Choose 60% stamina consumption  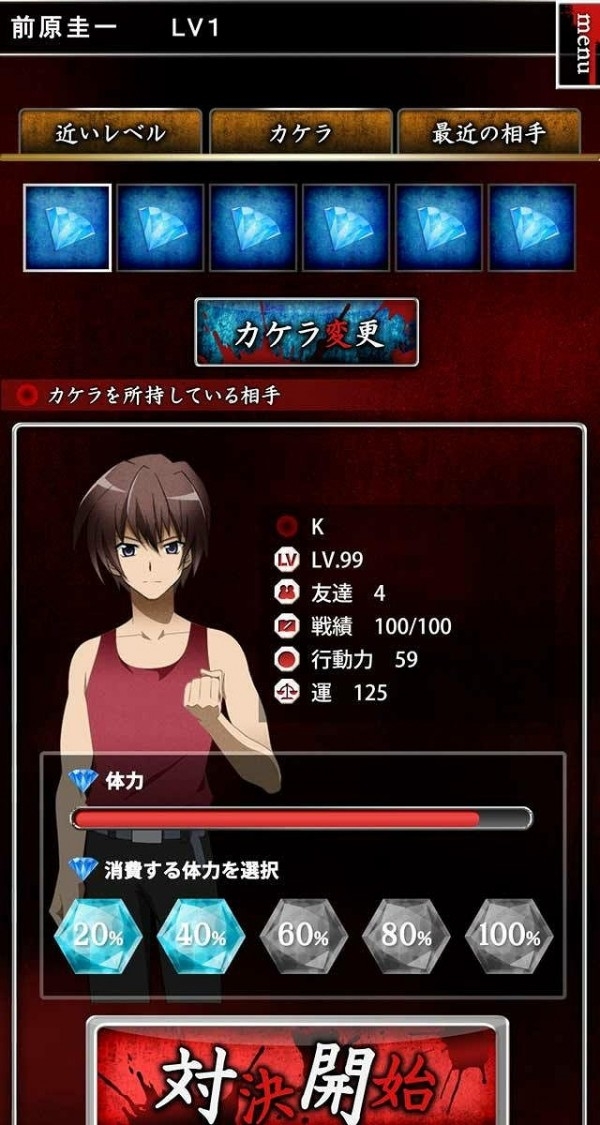(303, 937)
